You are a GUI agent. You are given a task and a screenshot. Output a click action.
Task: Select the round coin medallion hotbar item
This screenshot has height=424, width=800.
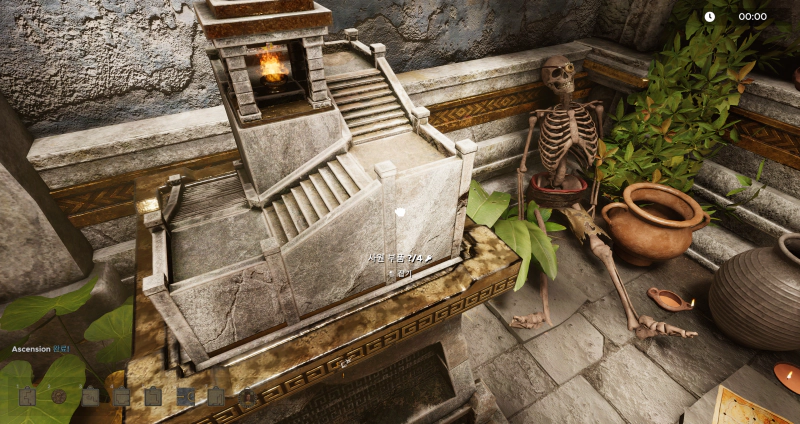59,396
